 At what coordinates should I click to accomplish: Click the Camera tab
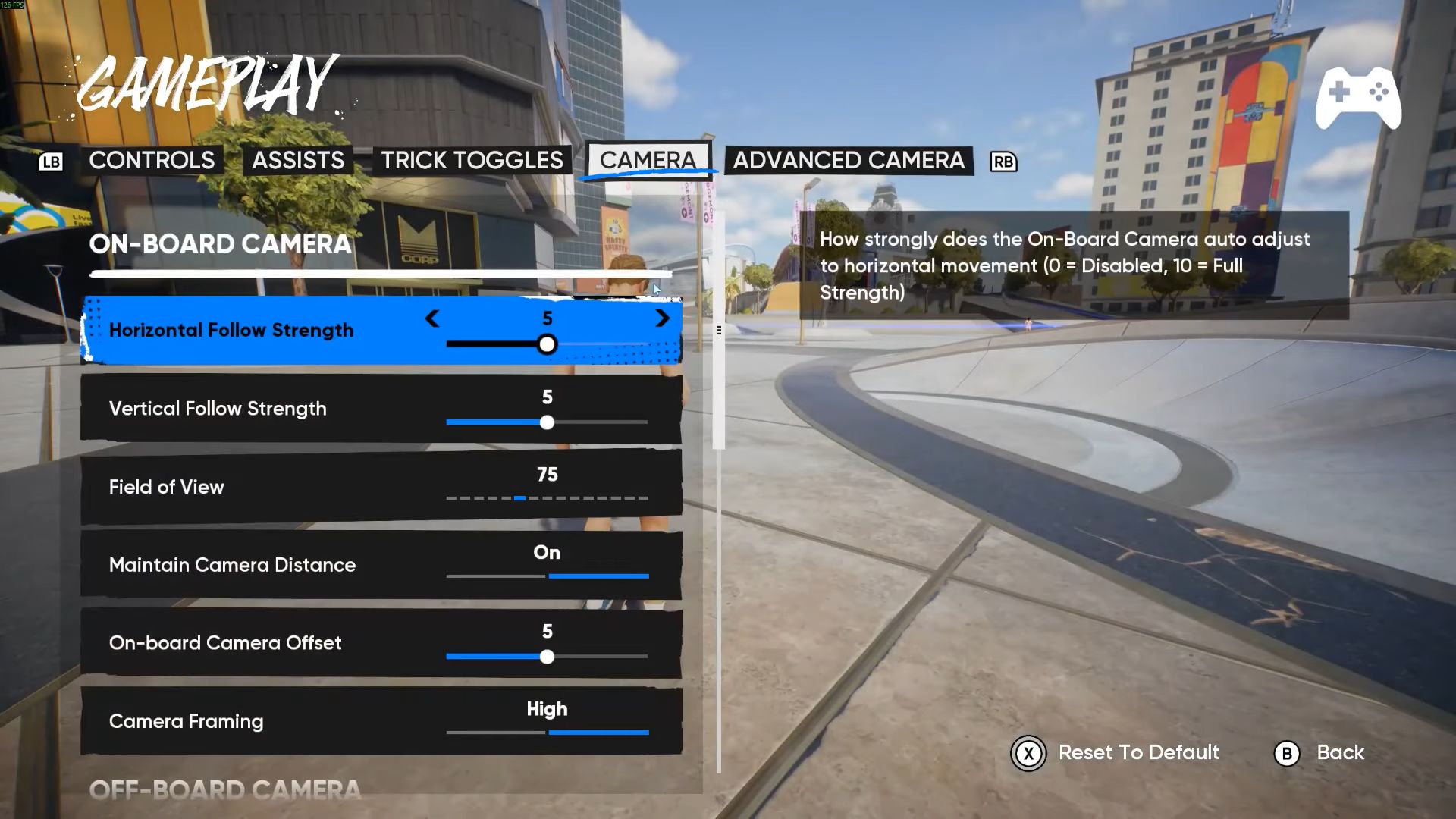[648, 161]
